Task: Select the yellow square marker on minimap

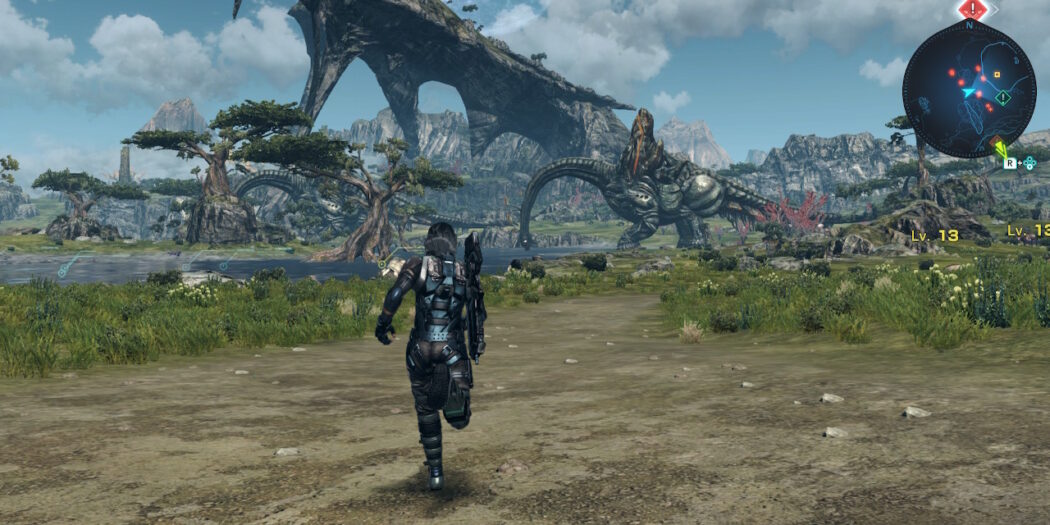Action: click(996, 74)
